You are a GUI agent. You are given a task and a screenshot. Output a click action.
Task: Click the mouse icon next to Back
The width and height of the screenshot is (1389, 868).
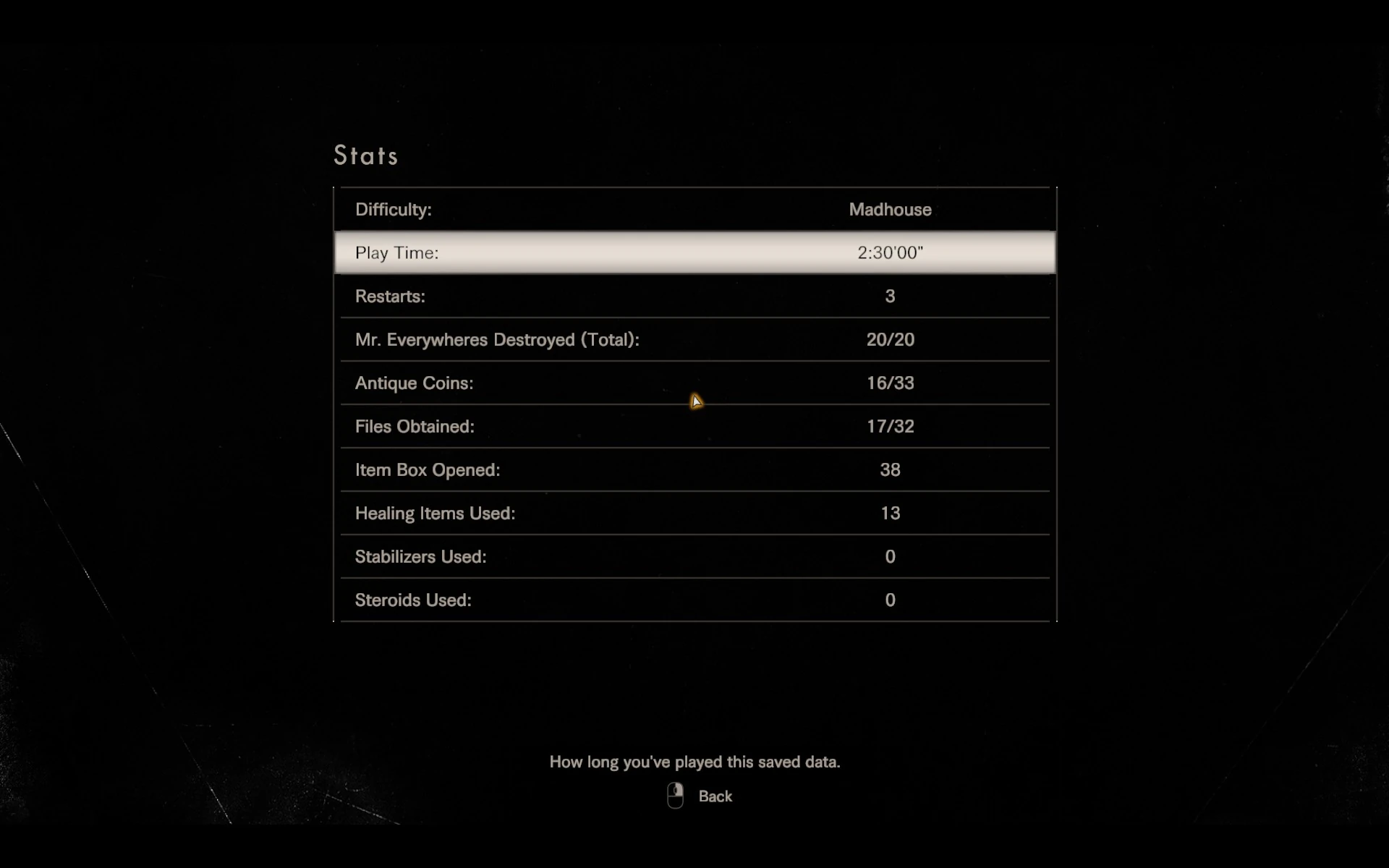click(674, 795)
